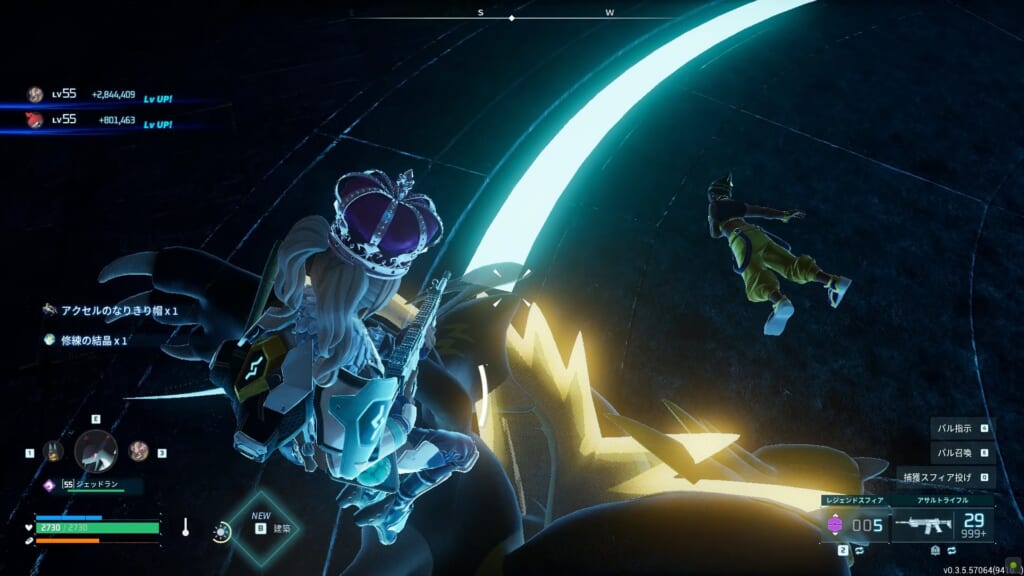Click the アクセルのなりきり帽 item pickup notice
This screenshot has height=576, width=1024.
112,311
